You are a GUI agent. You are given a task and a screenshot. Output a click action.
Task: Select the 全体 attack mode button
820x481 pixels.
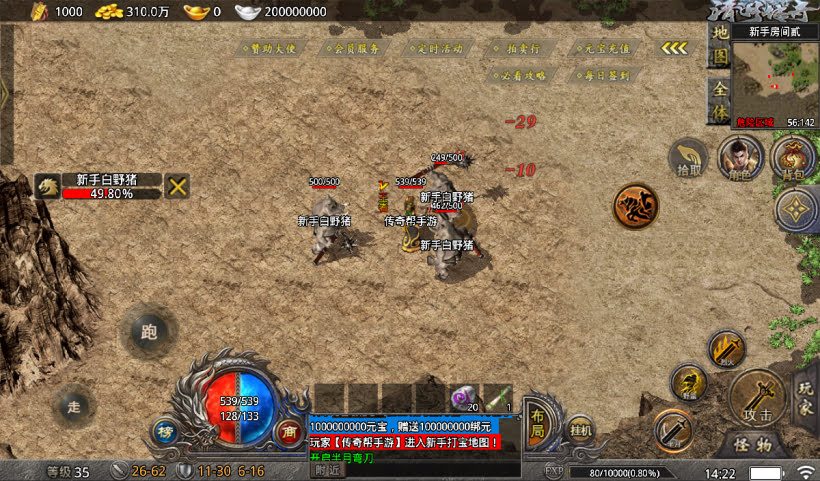[x=719, y=101]
